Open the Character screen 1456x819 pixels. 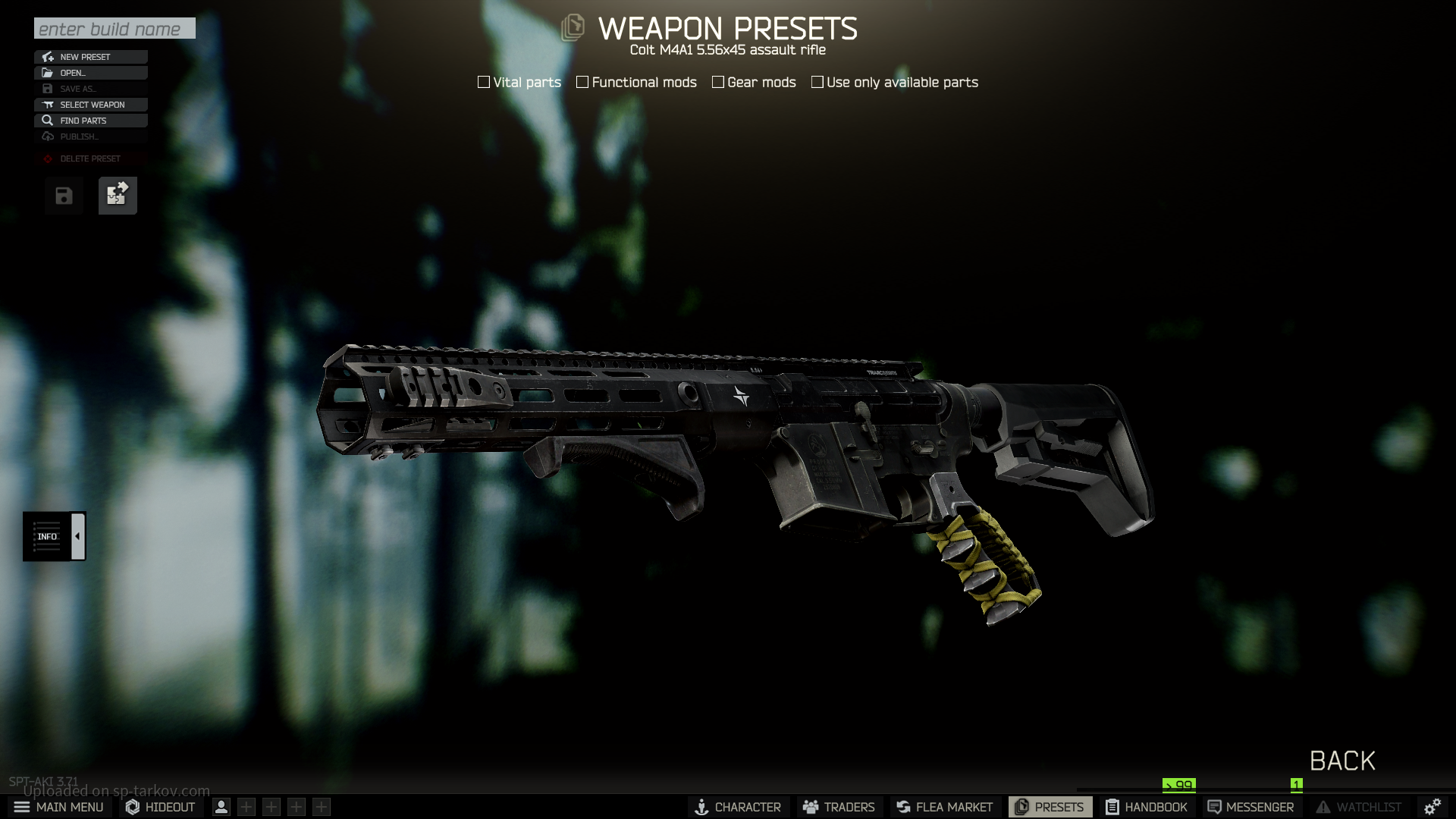[739, 807]
